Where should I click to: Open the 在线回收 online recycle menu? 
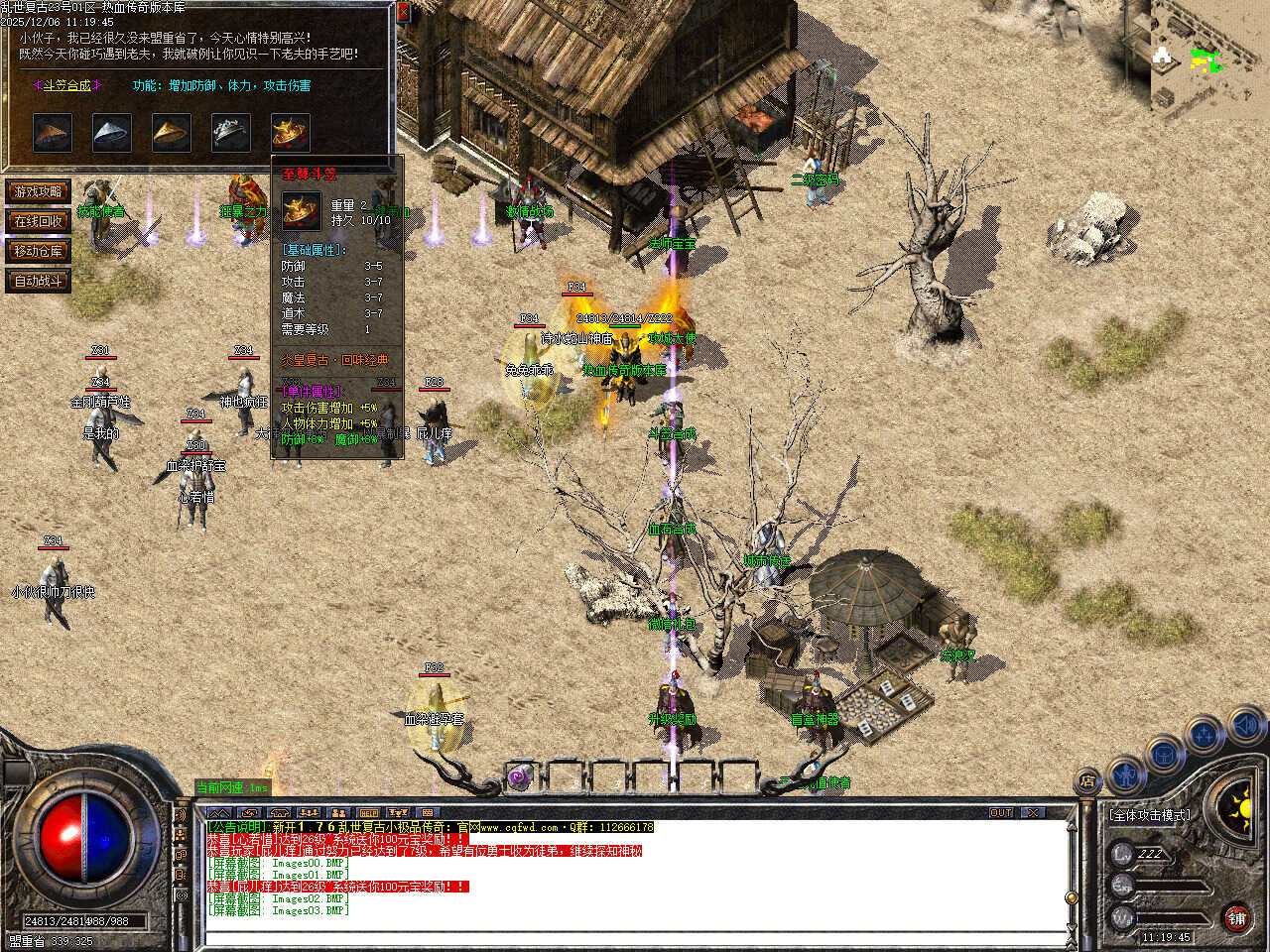tap(38, 221)
